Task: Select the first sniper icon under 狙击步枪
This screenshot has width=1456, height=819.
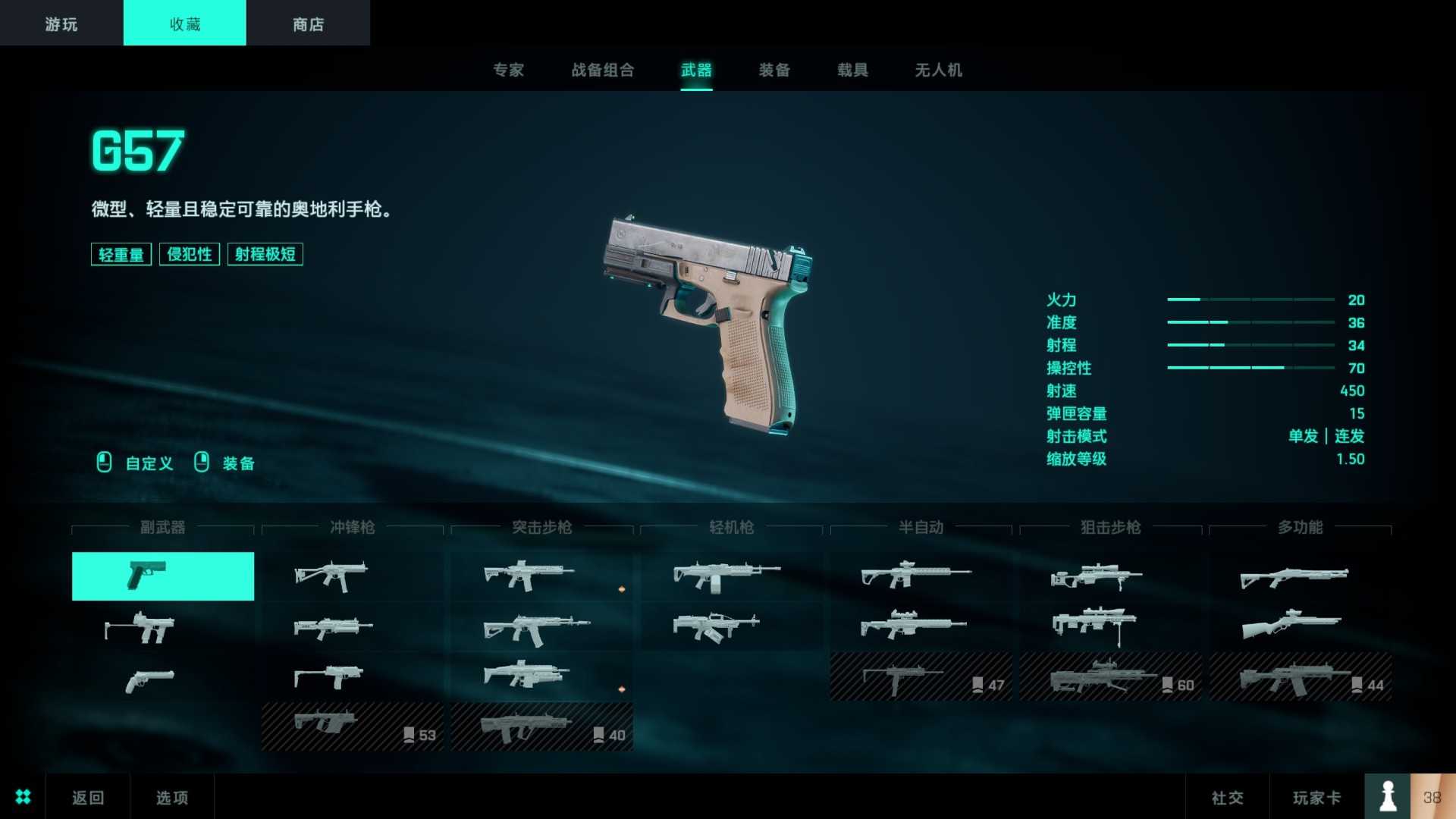Action: click(1097, 575)
